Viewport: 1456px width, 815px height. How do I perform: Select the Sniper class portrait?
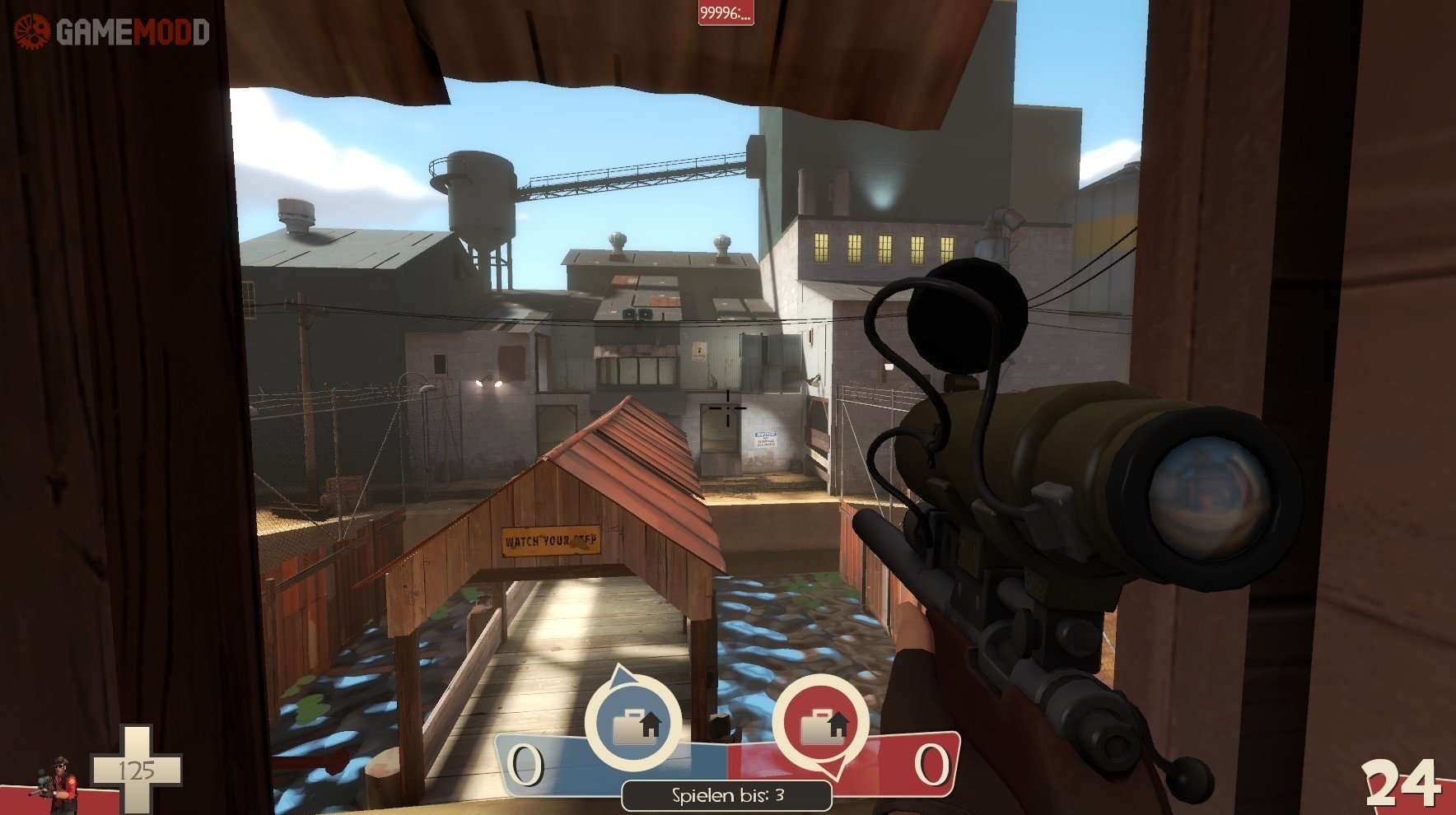(x=56, y=785)
